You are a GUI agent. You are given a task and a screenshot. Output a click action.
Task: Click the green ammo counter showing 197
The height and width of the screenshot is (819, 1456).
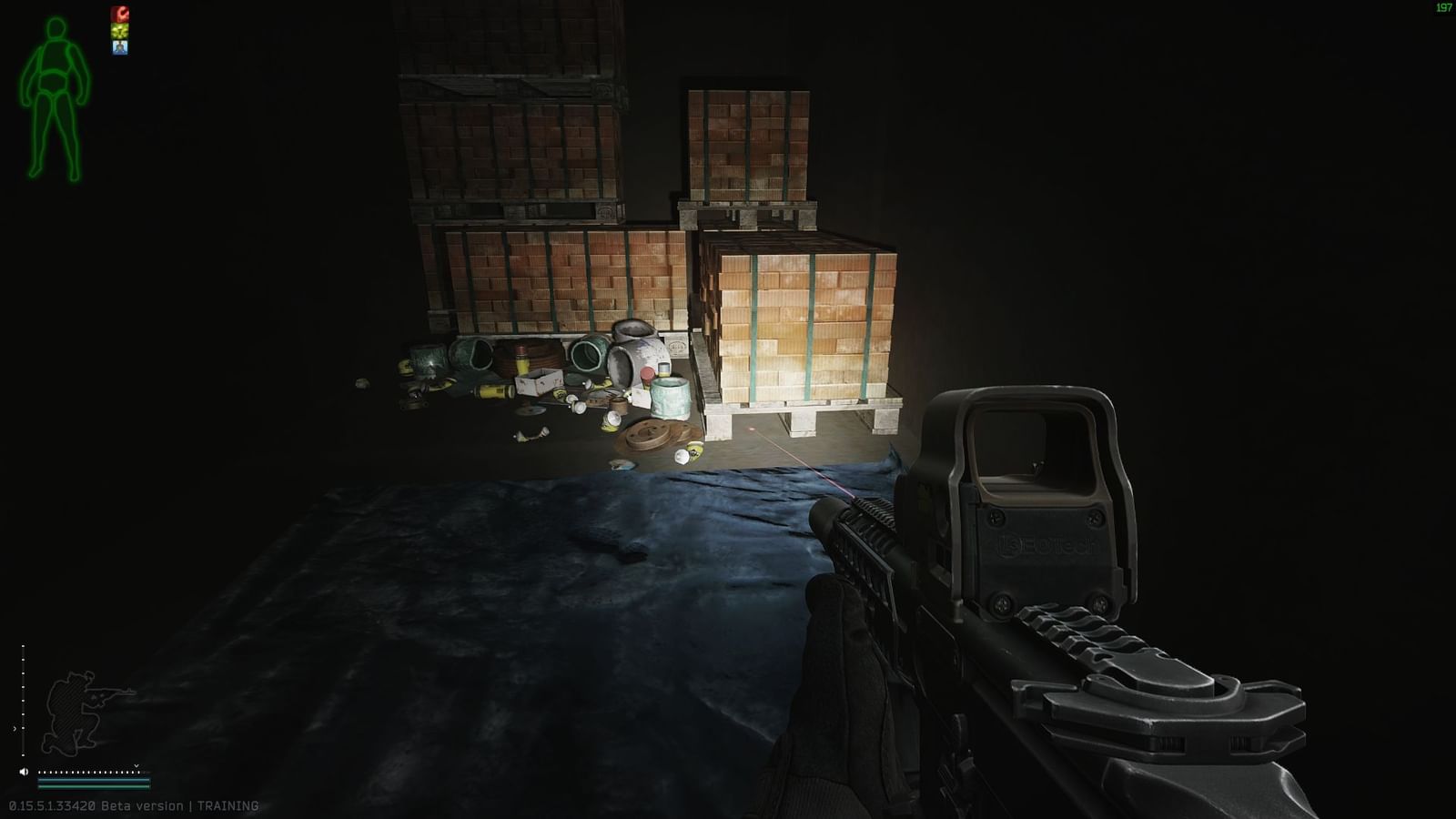(x=1443, y=7)
